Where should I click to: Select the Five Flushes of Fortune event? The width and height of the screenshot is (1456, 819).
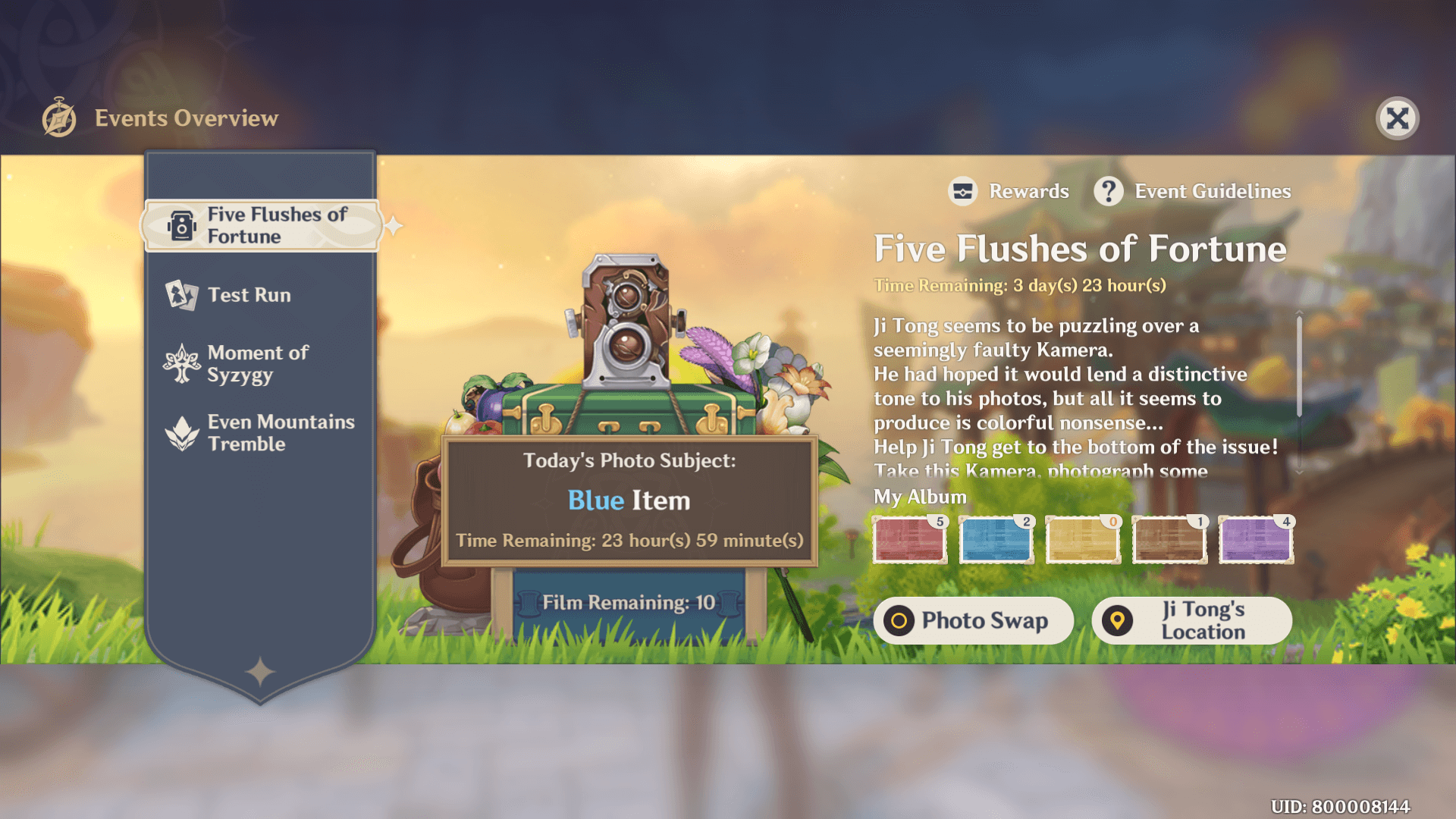click(260, 225)
